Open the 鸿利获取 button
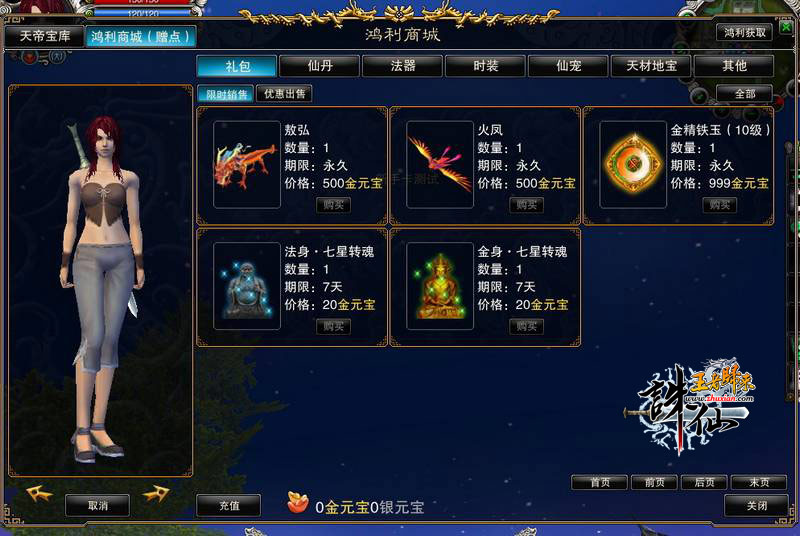 746,31
